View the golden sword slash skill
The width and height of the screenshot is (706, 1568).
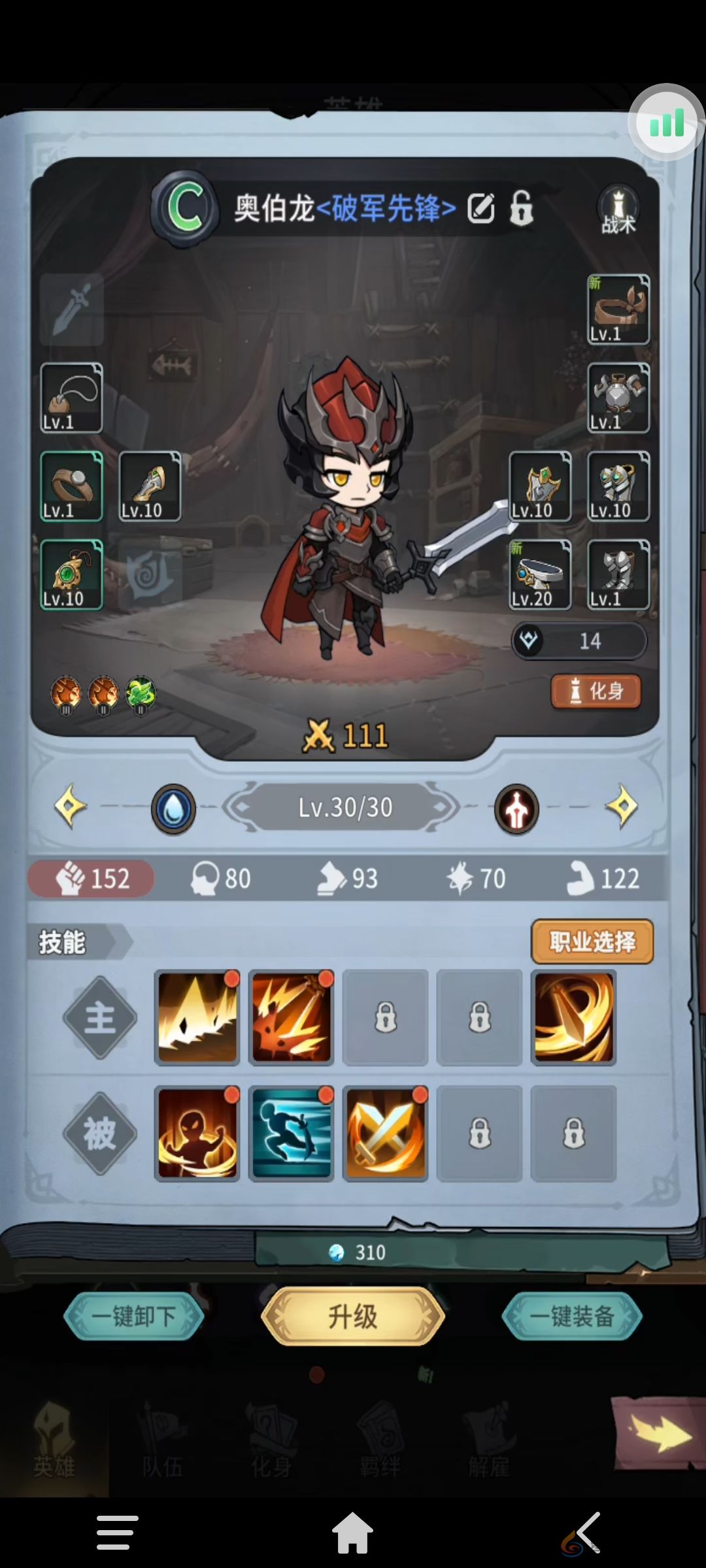pyautogui.click(x=574, y=1017)
